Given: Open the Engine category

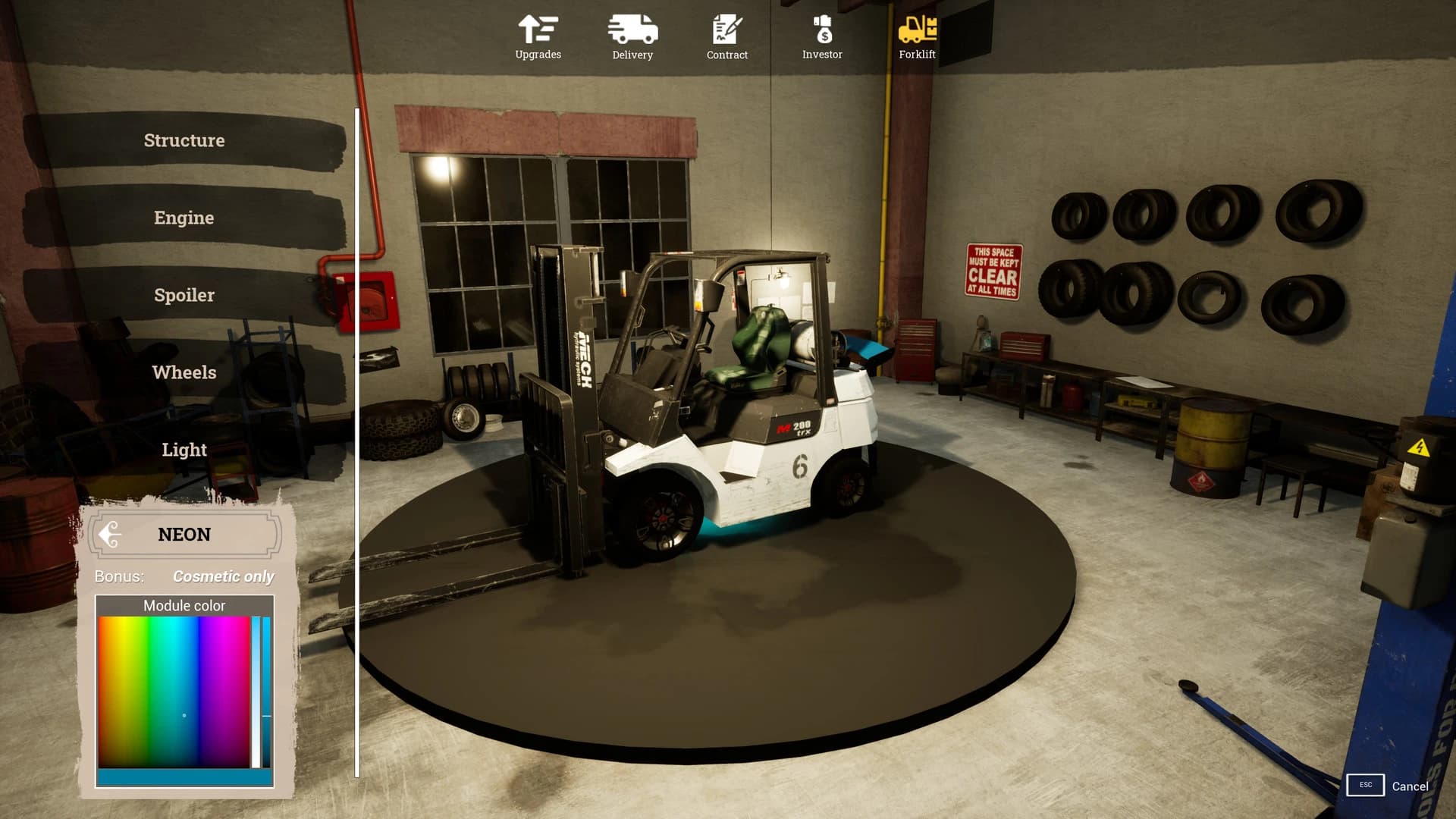Looking at the screenshot, I should point(184,218).
